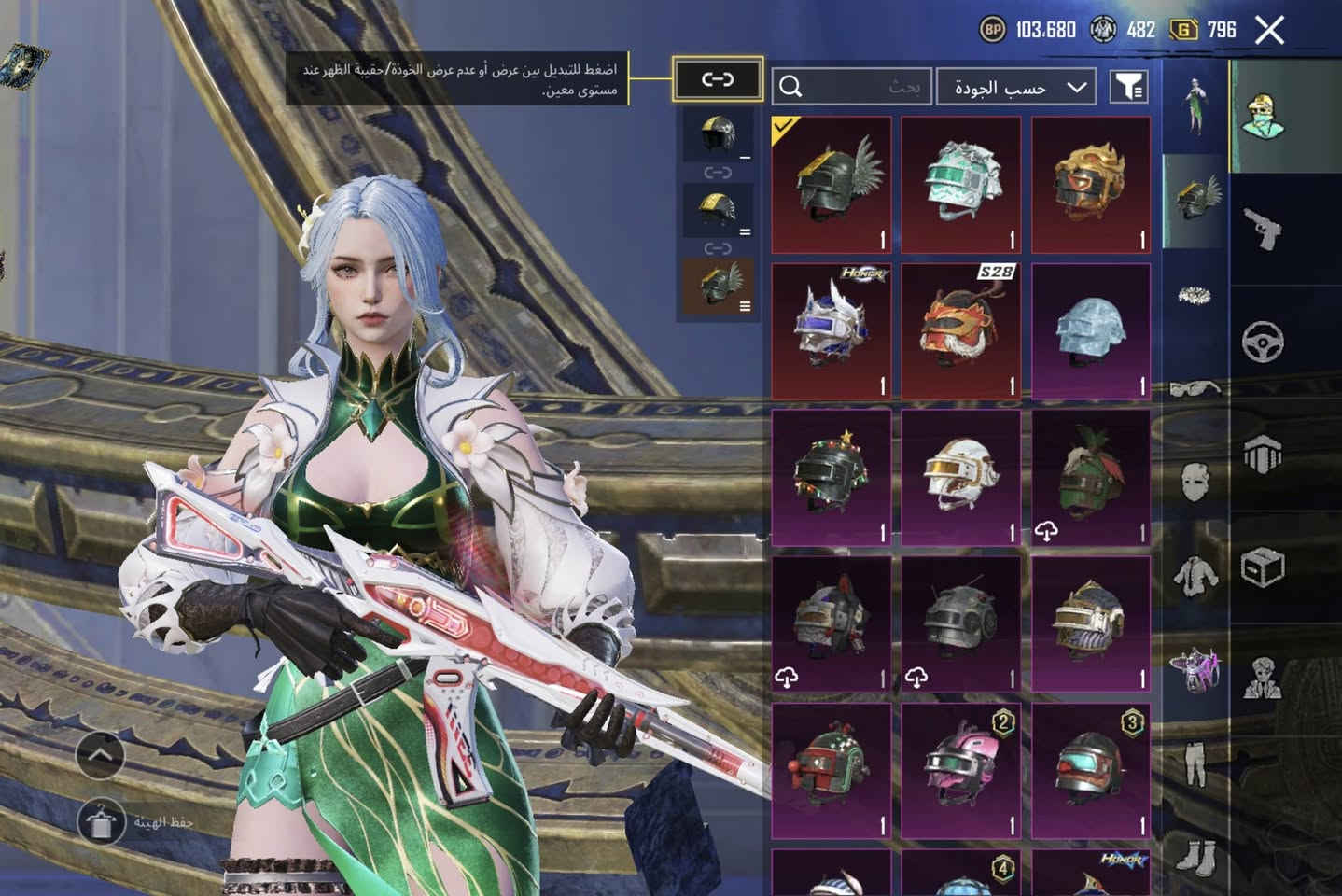Screen dimensions: 1342x896
Task: Open the supply crate box category
Action: pos(1263,566)
